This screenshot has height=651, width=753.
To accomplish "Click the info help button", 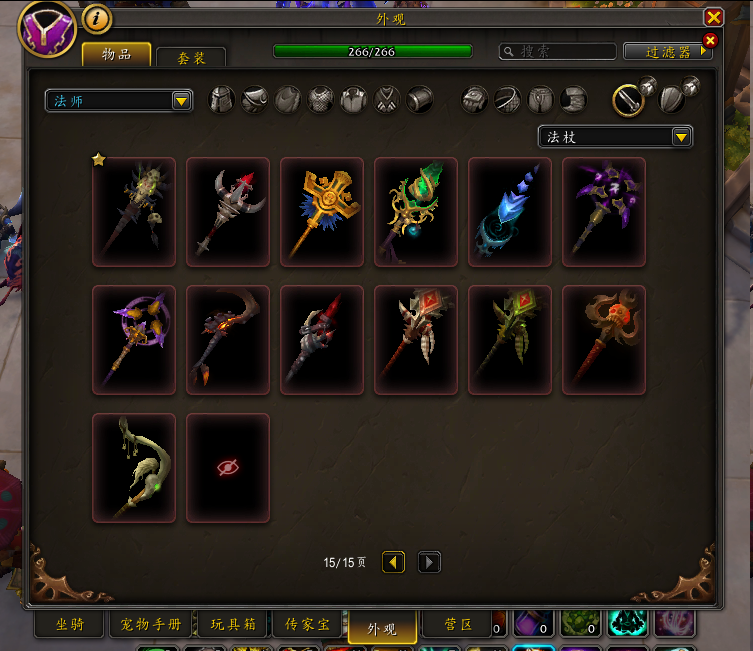I will [96, 19].
